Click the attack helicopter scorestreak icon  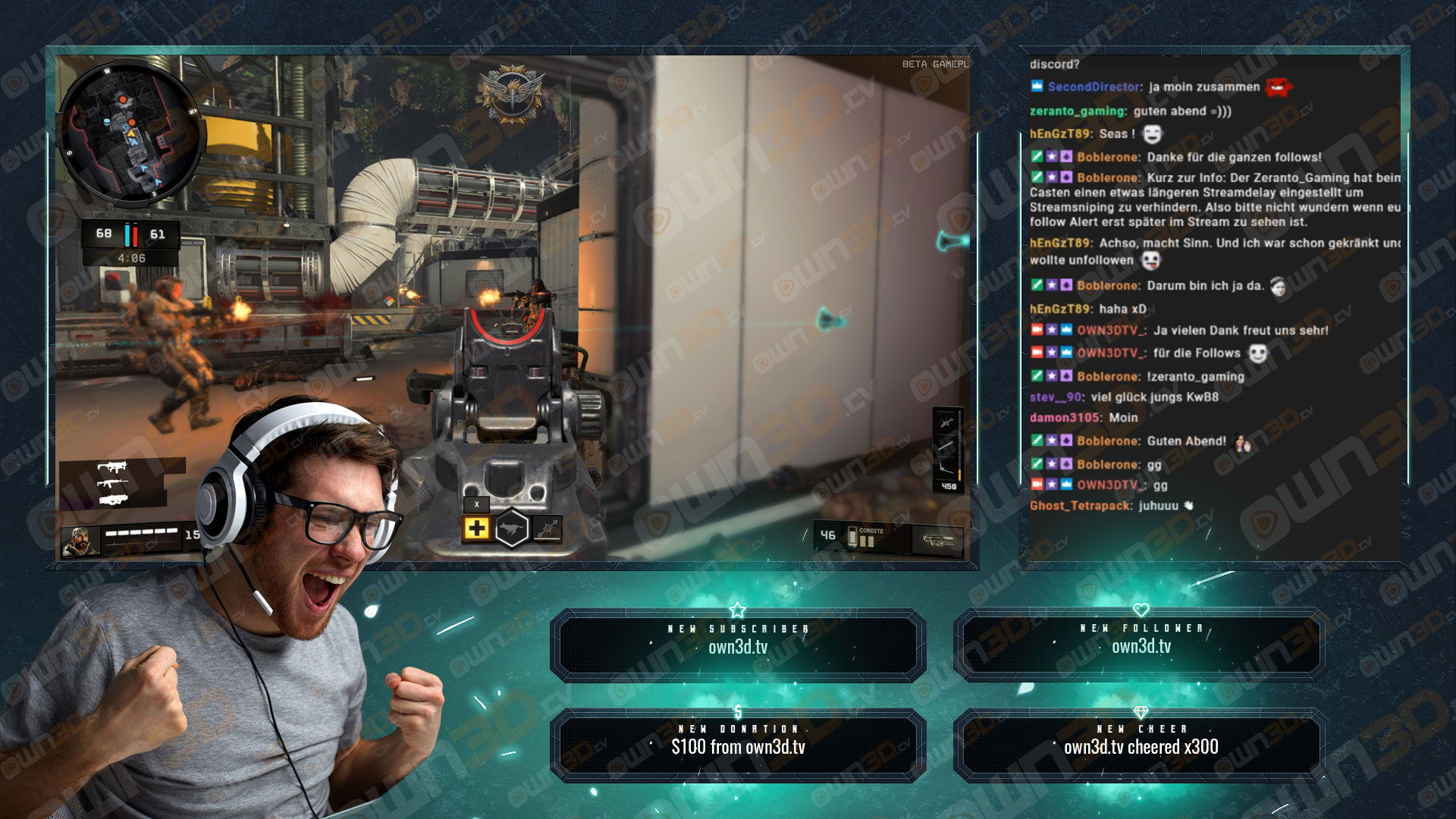pyautogui.click(x=945, y=422)
